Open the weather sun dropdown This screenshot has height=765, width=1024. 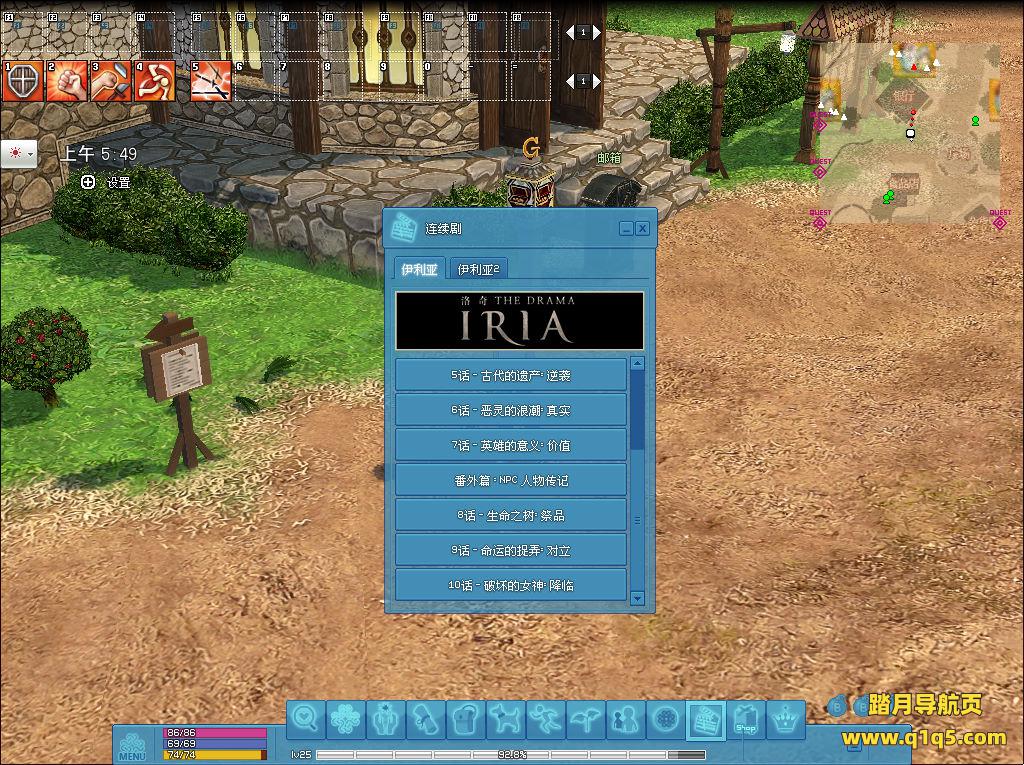19,153
